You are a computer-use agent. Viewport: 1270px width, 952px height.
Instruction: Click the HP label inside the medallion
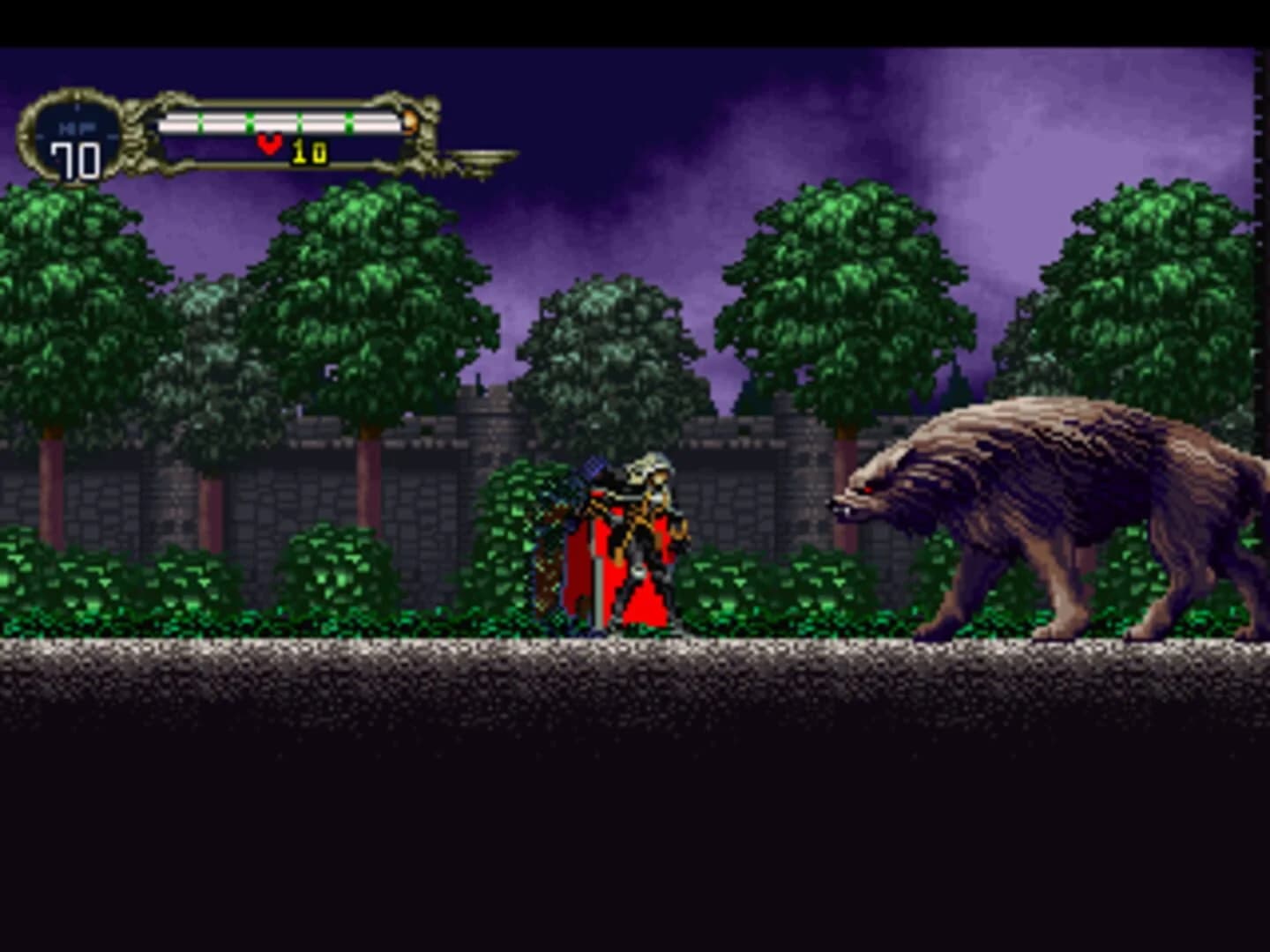pos(75,126)
